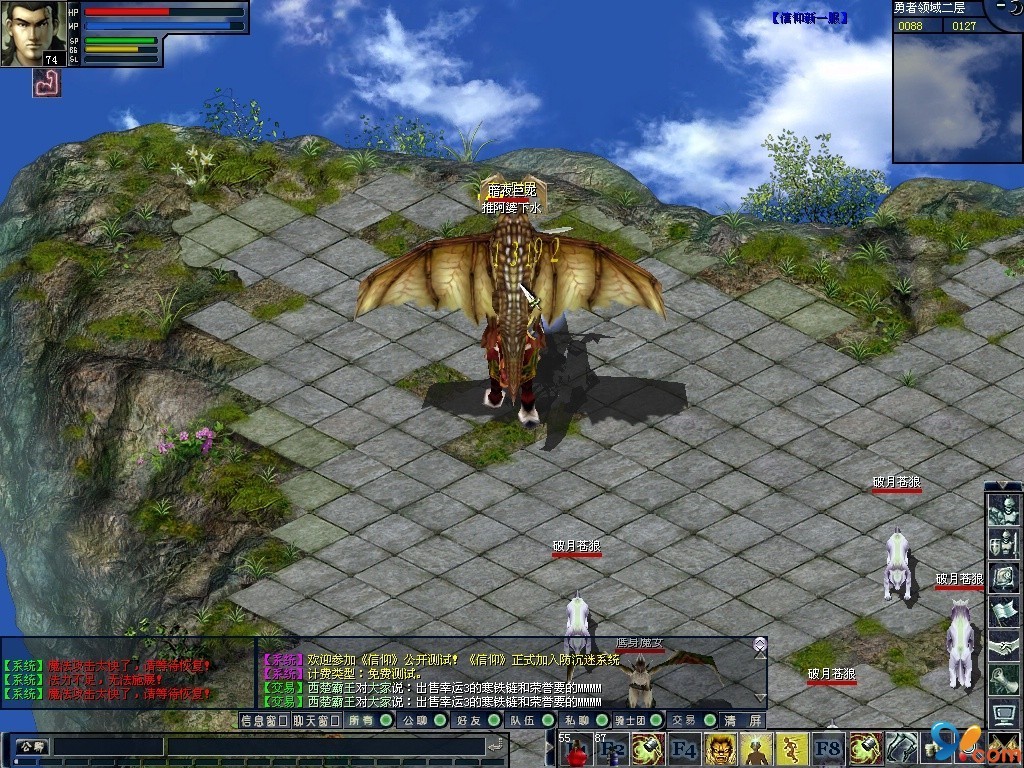Click the chat text input box
Screen dimensions: 1024x768
(270, 746)
